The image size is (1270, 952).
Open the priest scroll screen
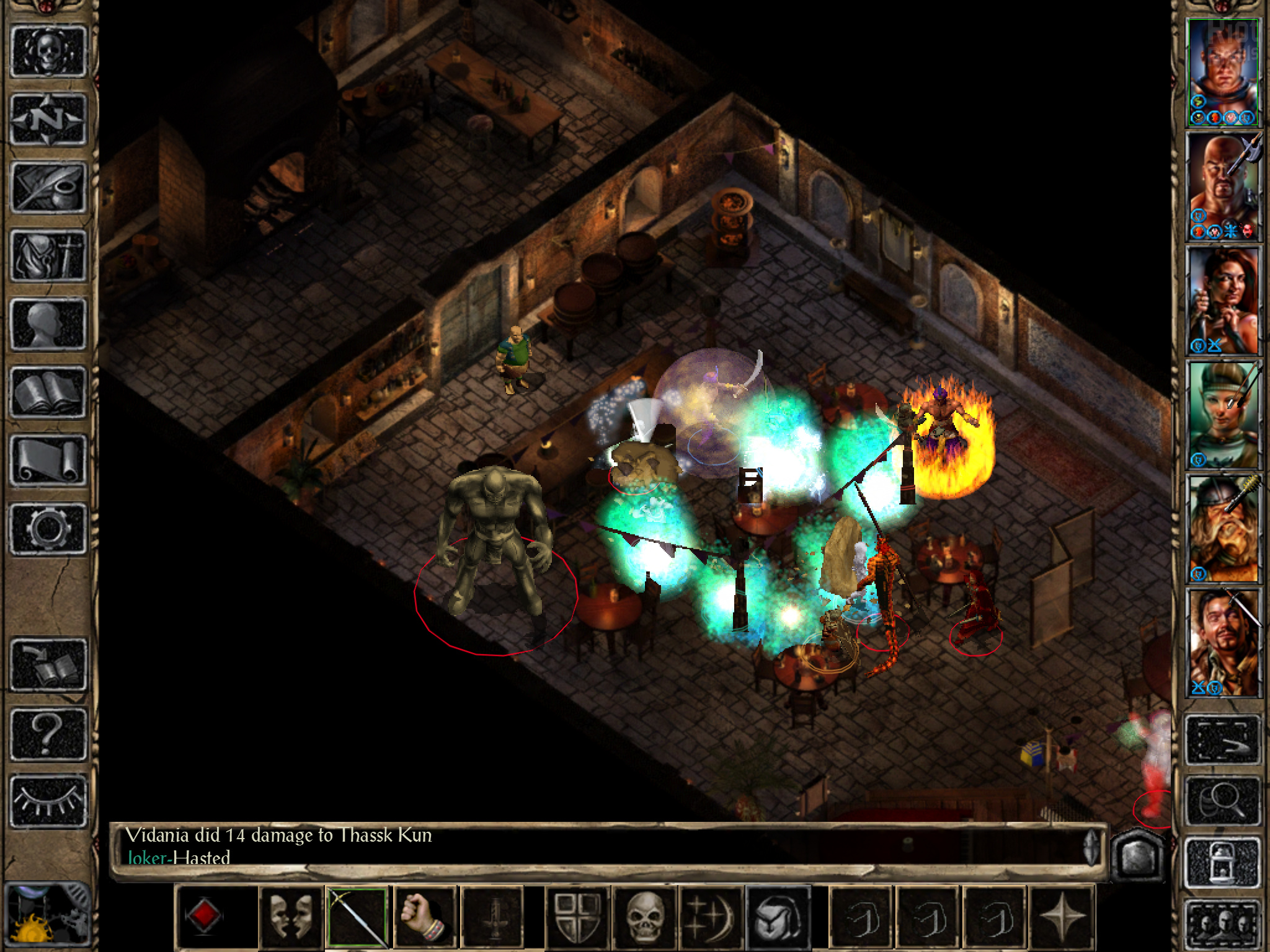48,459
